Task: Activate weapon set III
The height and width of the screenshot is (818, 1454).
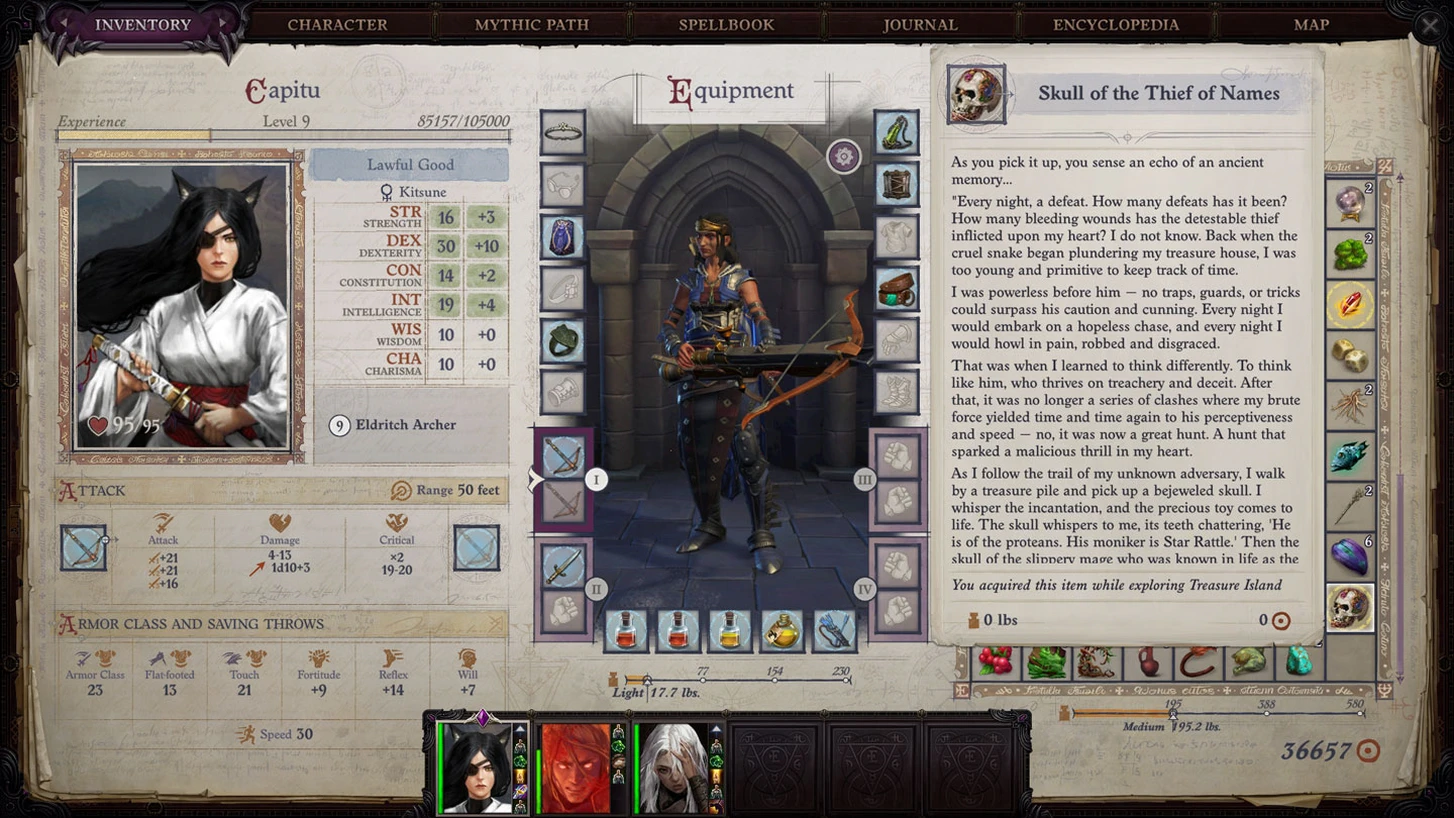Action: click(865, 480)
